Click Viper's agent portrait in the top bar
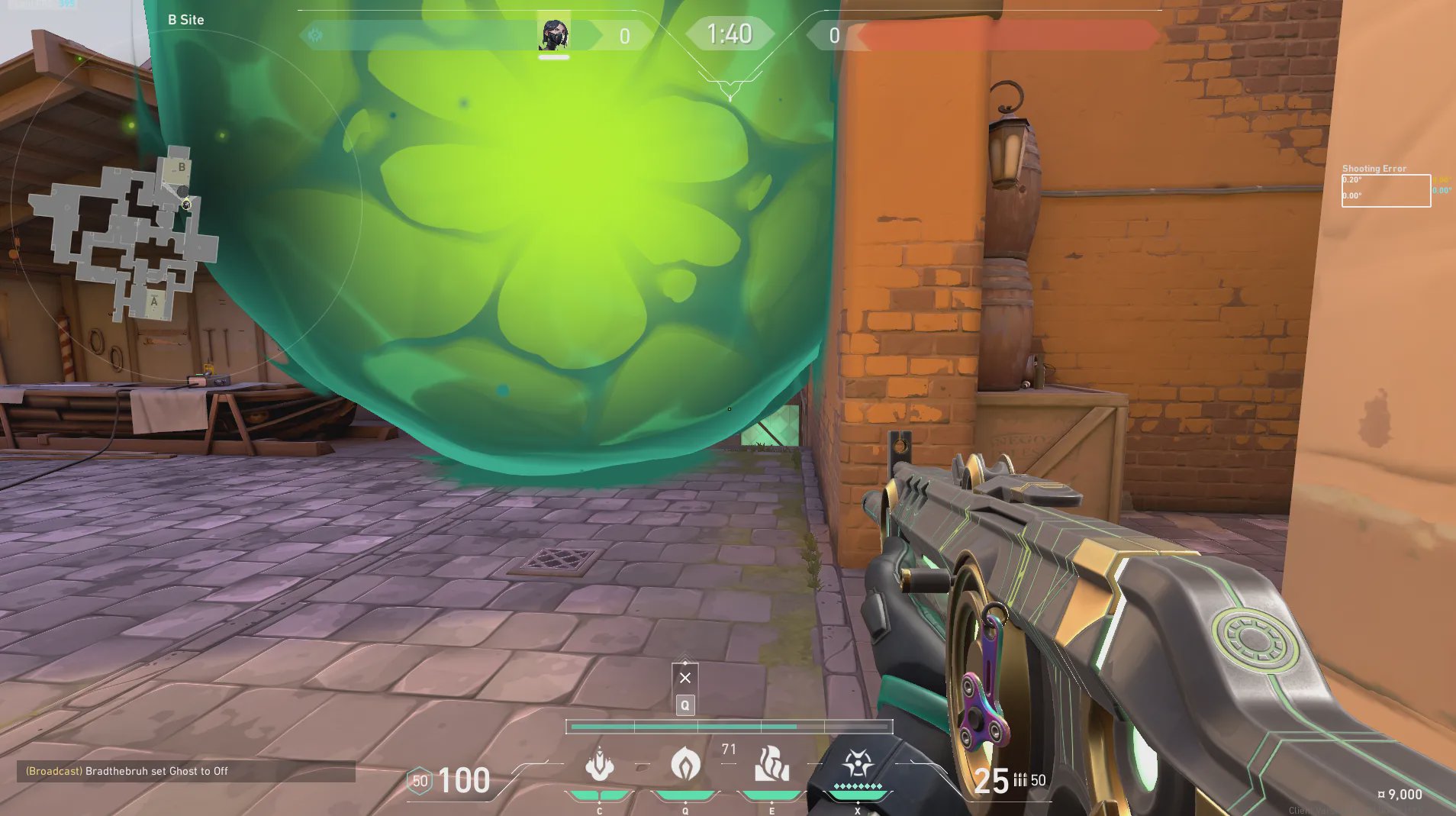The image size is (1456, 816). (554, 35)
